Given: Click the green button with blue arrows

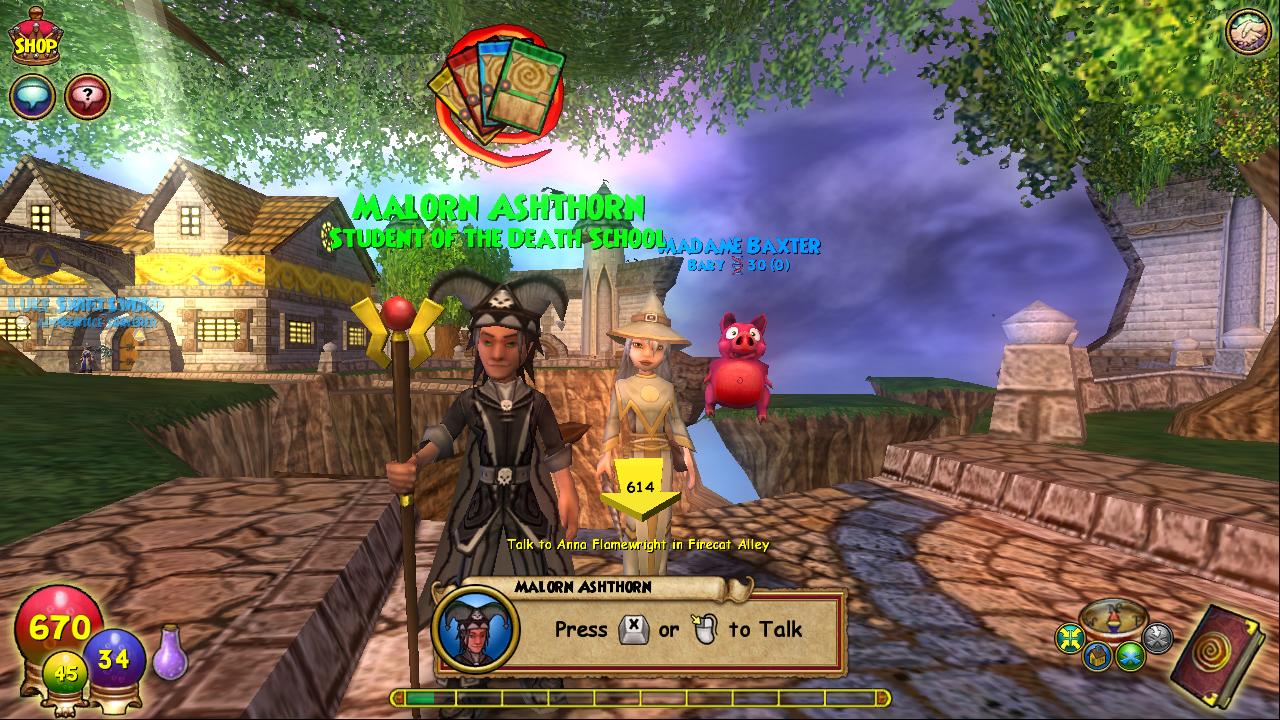Looking at the screenshot, I should click(1131, 656).
